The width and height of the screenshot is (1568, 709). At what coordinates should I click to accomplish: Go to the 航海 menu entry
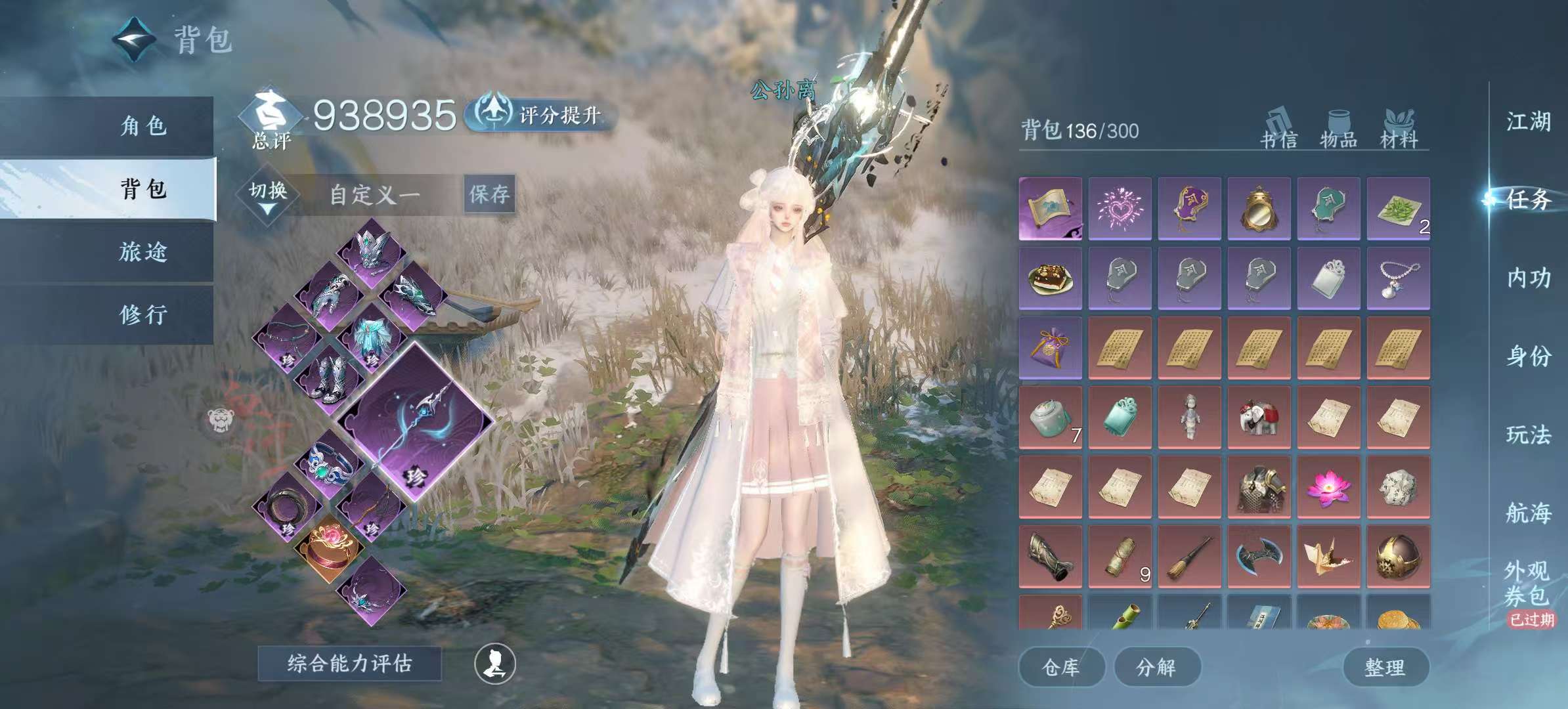(x=1528, y=512)
